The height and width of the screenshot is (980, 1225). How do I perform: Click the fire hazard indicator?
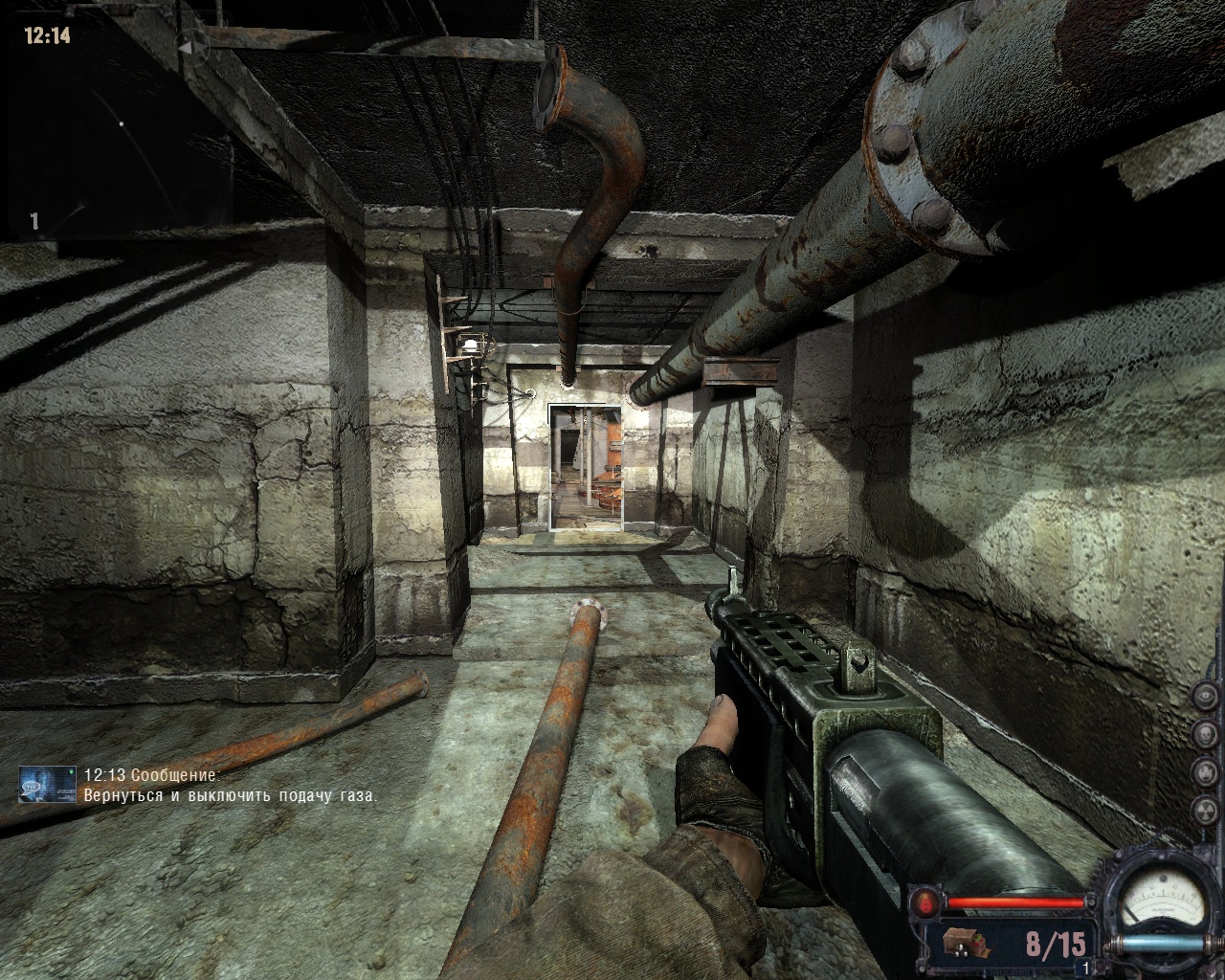tap(1205, 770)
